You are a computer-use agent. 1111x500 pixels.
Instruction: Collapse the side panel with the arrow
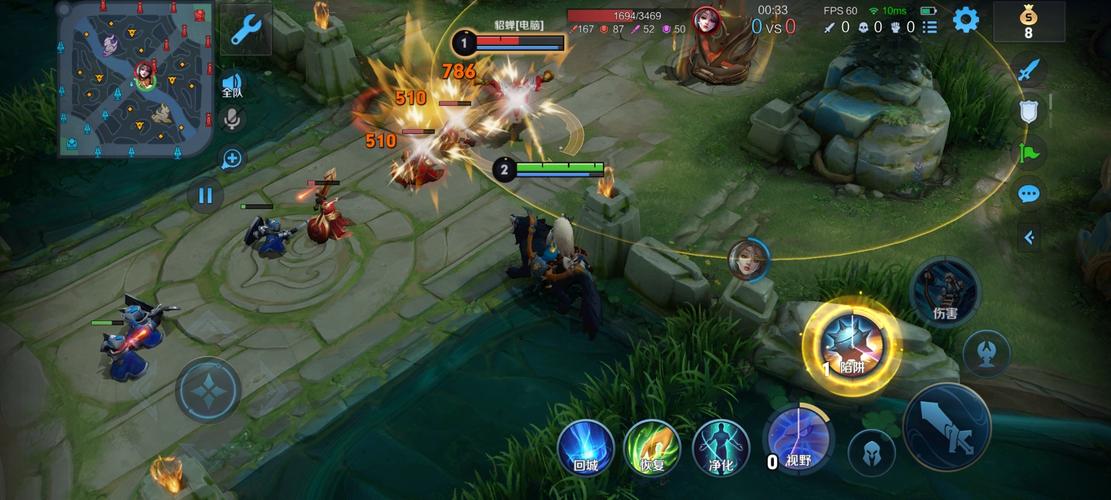click(x=1029, y=237)
